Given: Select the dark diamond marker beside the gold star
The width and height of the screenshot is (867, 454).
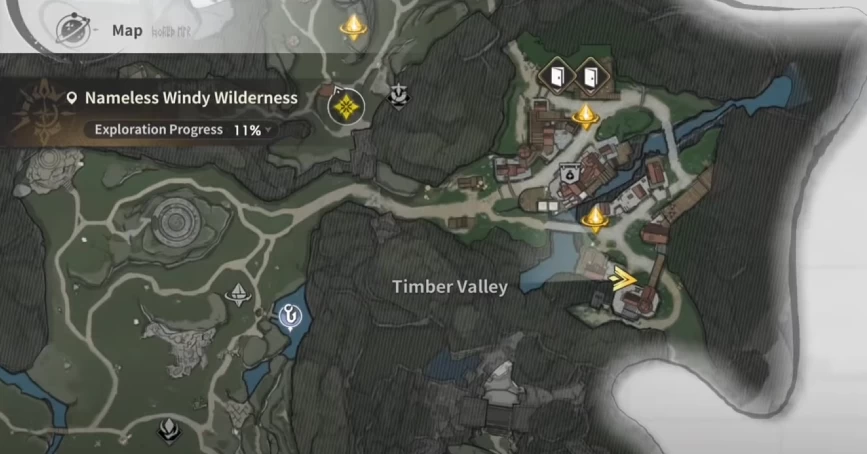Looking at the screenshot, I should 398,95.
